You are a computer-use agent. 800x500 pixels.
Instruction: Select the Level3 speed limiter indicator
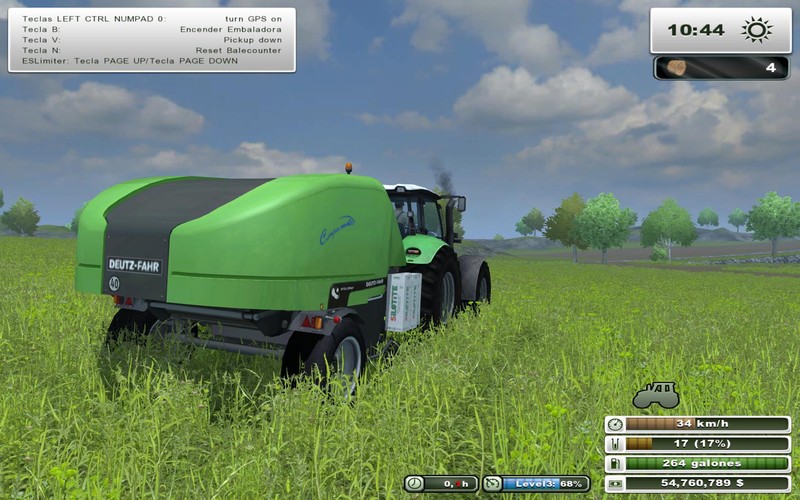tap(536, 484)
